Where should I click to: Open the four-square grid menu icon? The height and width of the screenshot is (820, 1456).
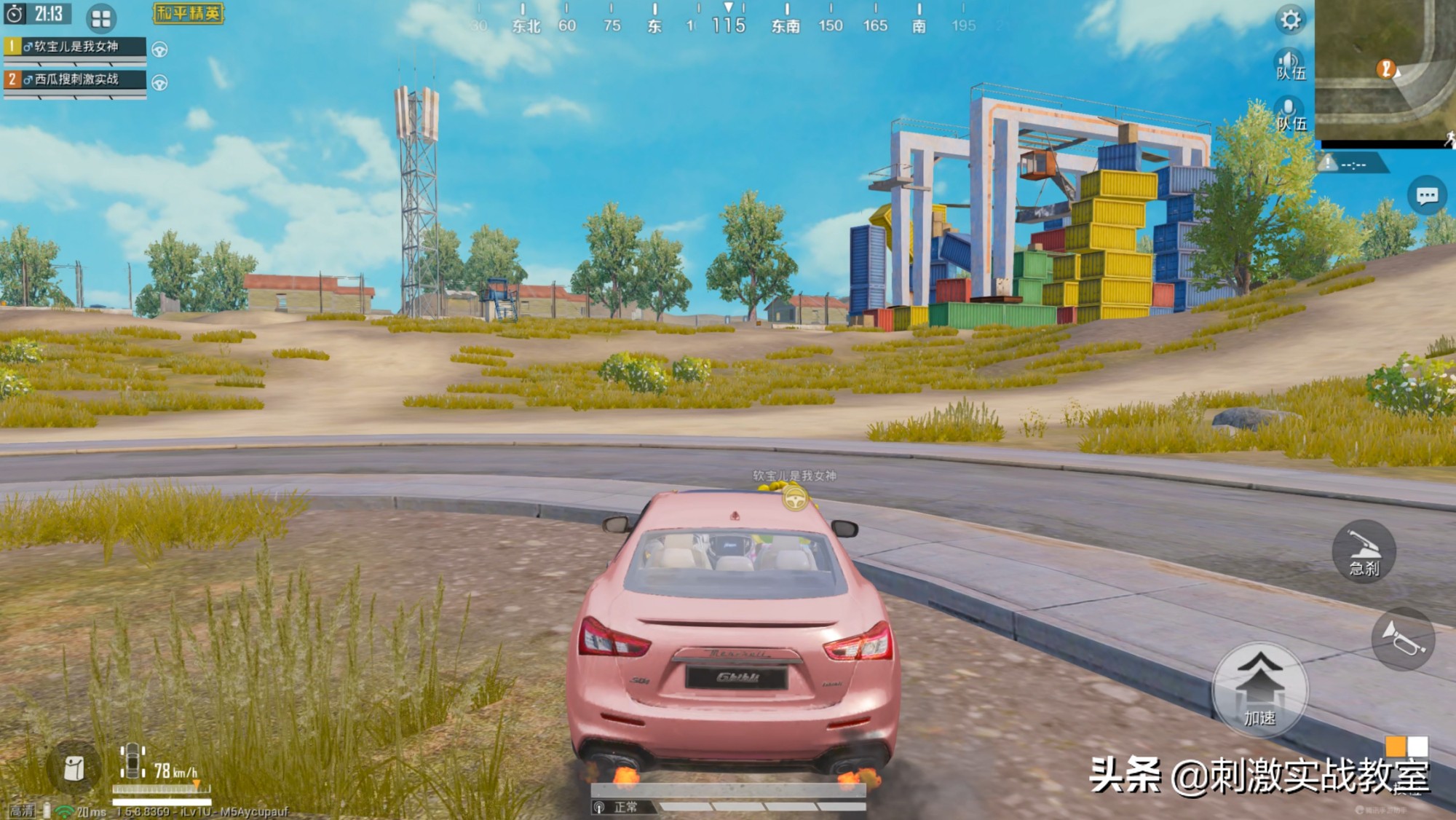[x=101, y=19]
